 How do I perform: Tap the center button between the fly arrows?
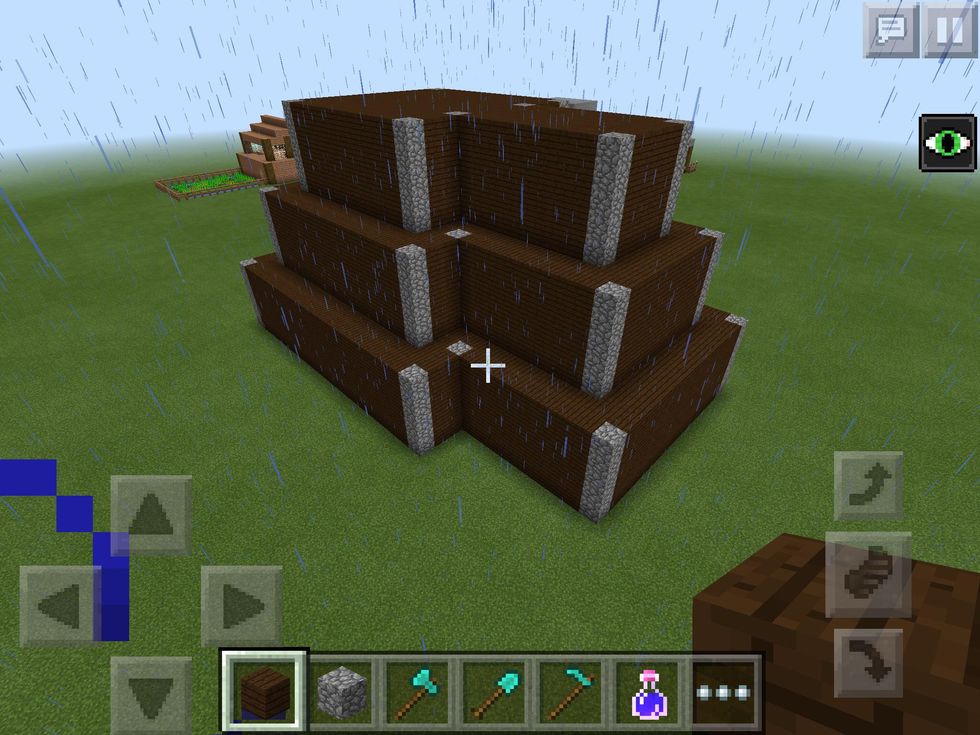tap(868, 574)
